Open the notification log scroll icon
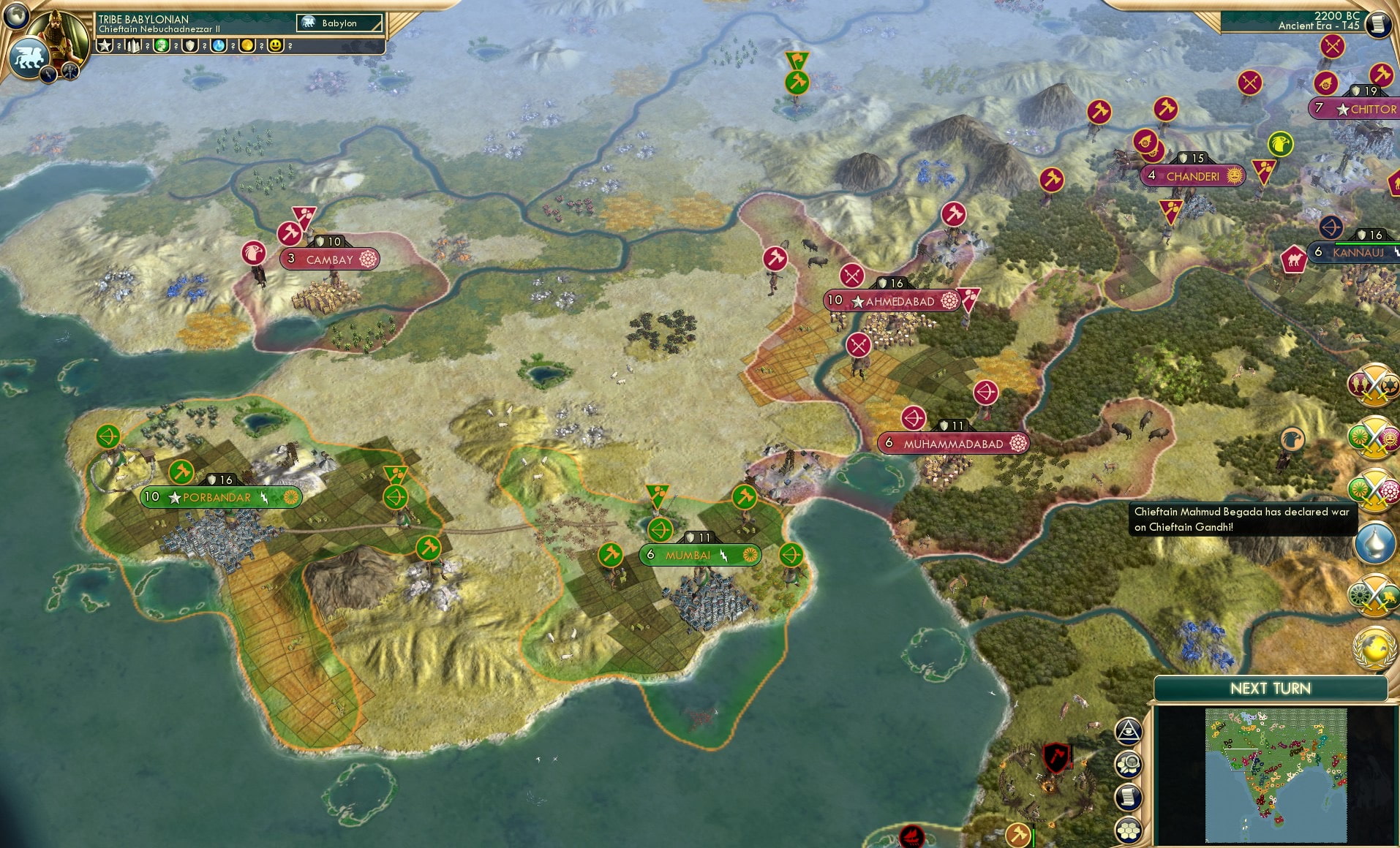This screenshot has height=848, width=1400. pyautogui.click(x=1129, y=797)
